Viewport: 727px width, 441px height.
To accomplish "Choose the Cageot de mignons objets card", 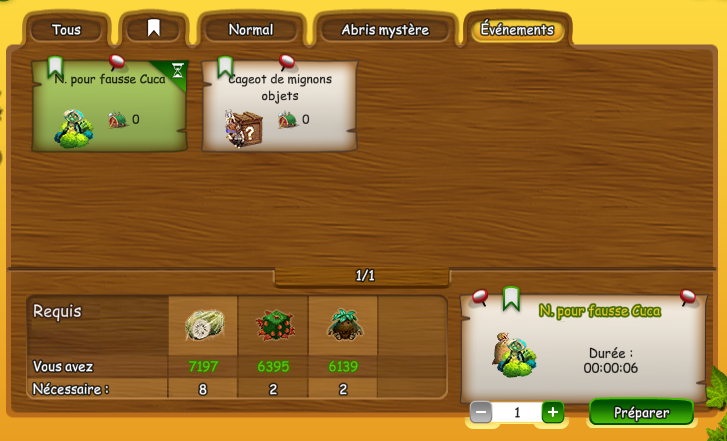I will [279, 105].
